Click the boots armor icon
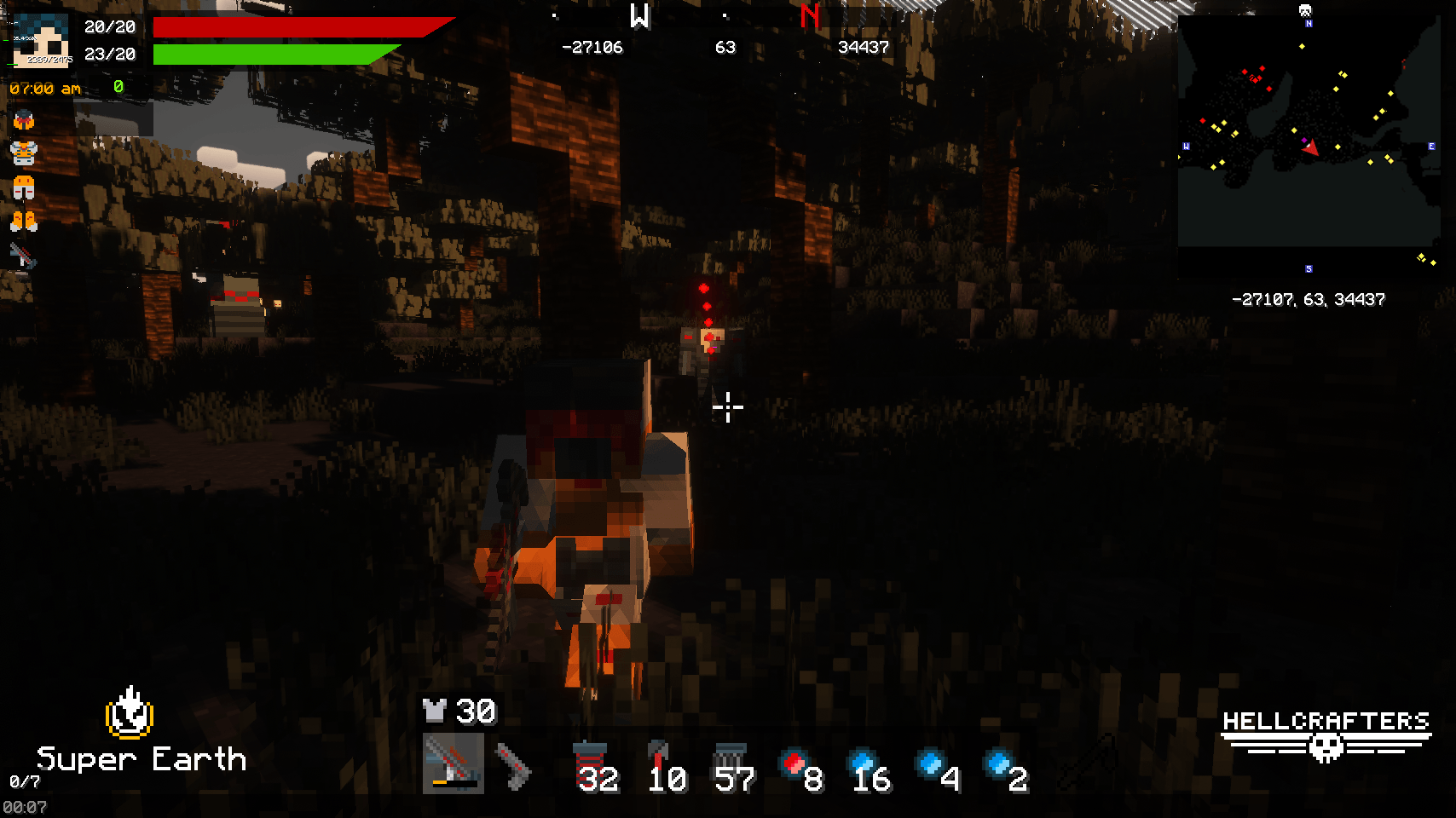Viewport: 1456px width, 818px height. click(x=23, y=220)
